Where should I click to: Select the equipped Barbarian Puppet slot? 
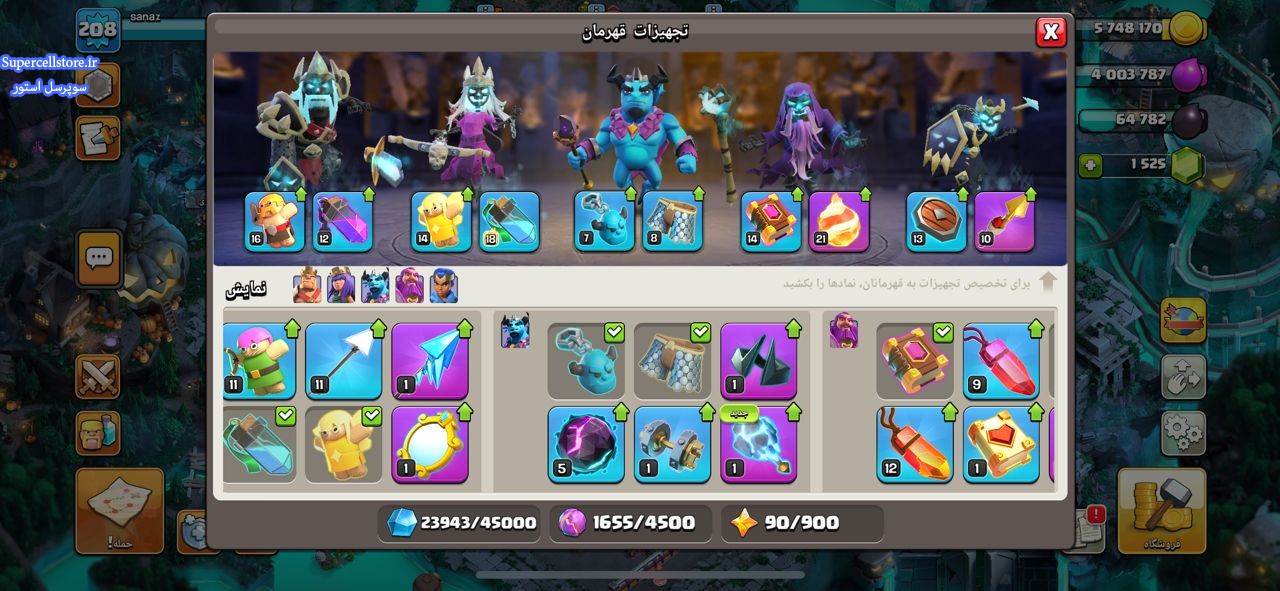[x=275, y=221]
